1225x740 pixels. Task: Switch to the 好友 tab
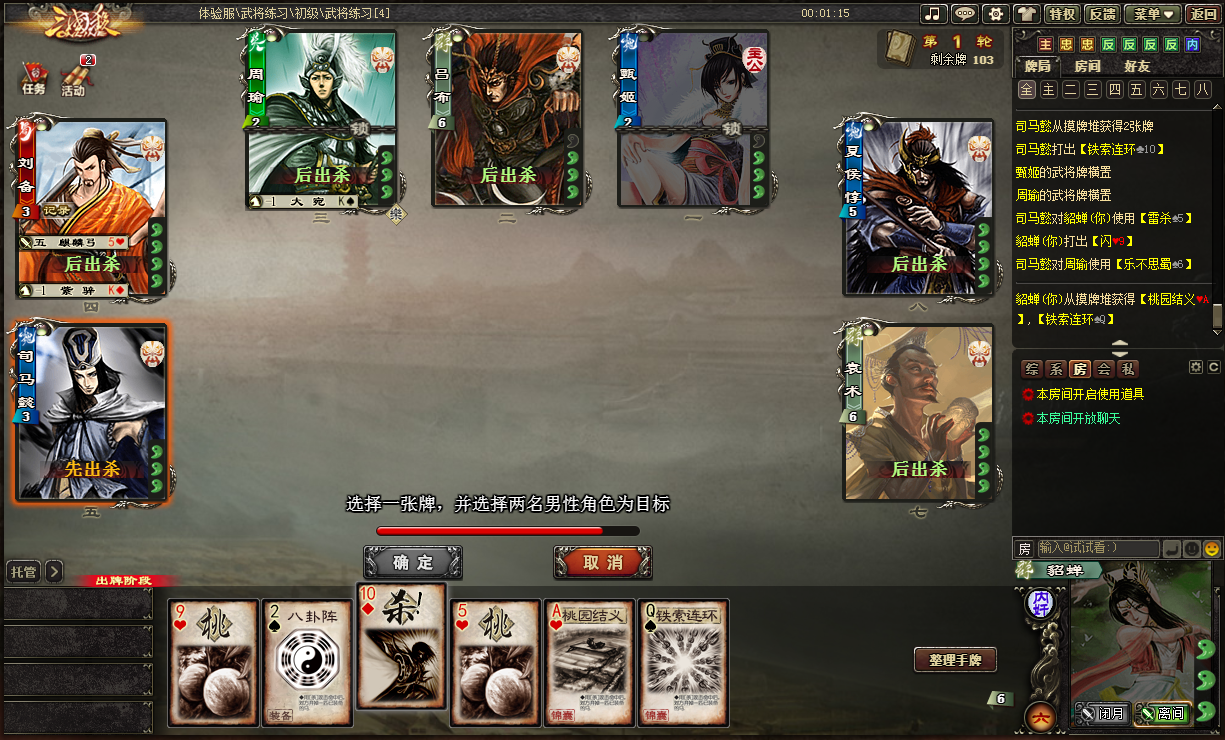point(1137,66)
